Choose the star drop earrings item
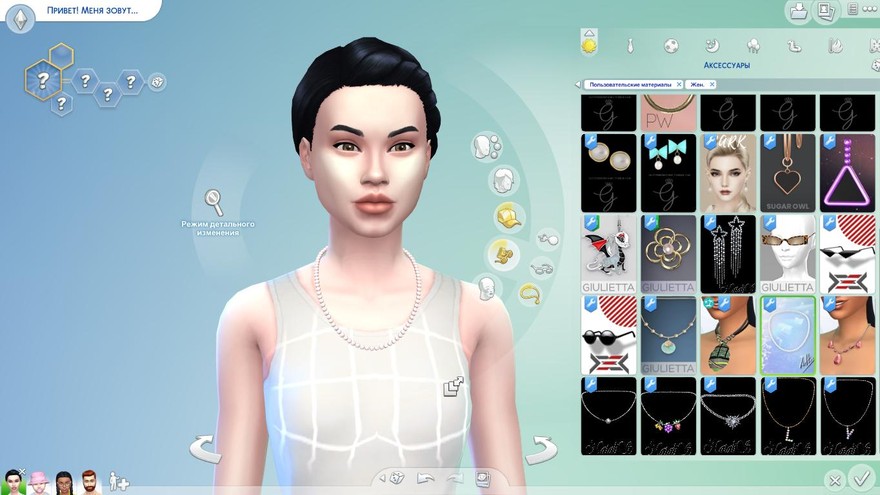Screen dimensions: 880x495 pyautogui.click(x=728, y=253)
